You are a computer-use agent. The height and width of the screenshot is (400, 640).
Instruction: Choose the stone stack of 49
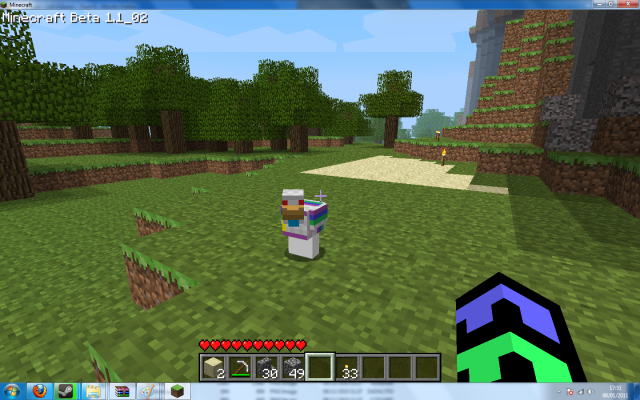click(x=293, y=366)
